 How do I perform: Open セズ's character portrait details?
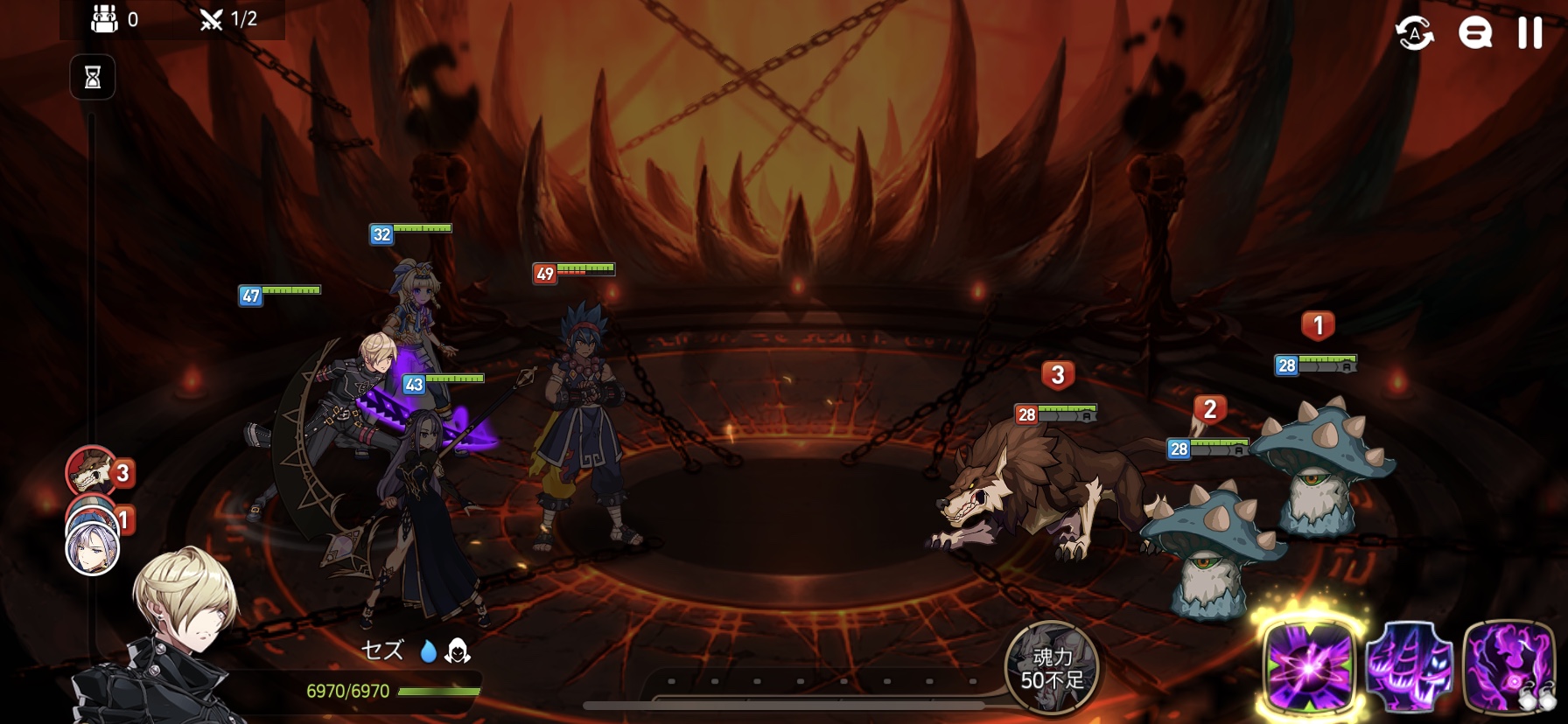[175, 638]
